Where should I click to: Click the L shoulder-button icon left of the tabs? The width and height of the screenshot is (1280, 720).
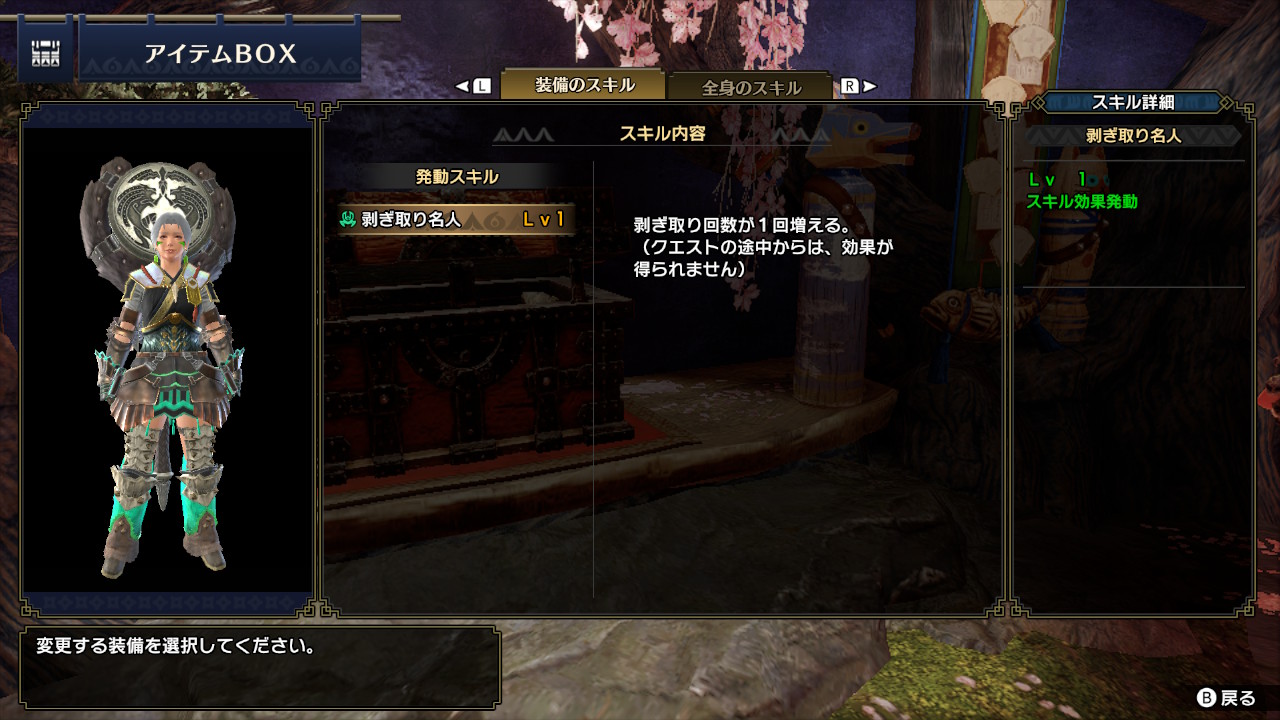pyautogui.click(x=482, y=87)
